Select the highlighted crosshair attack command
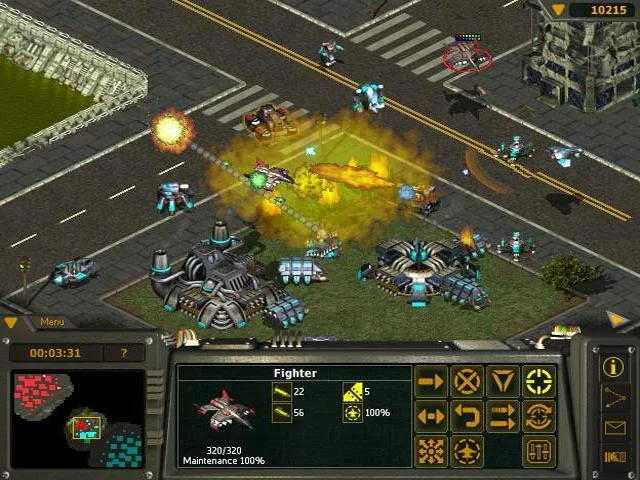640x480 pixels. click(x=539, y=381)
